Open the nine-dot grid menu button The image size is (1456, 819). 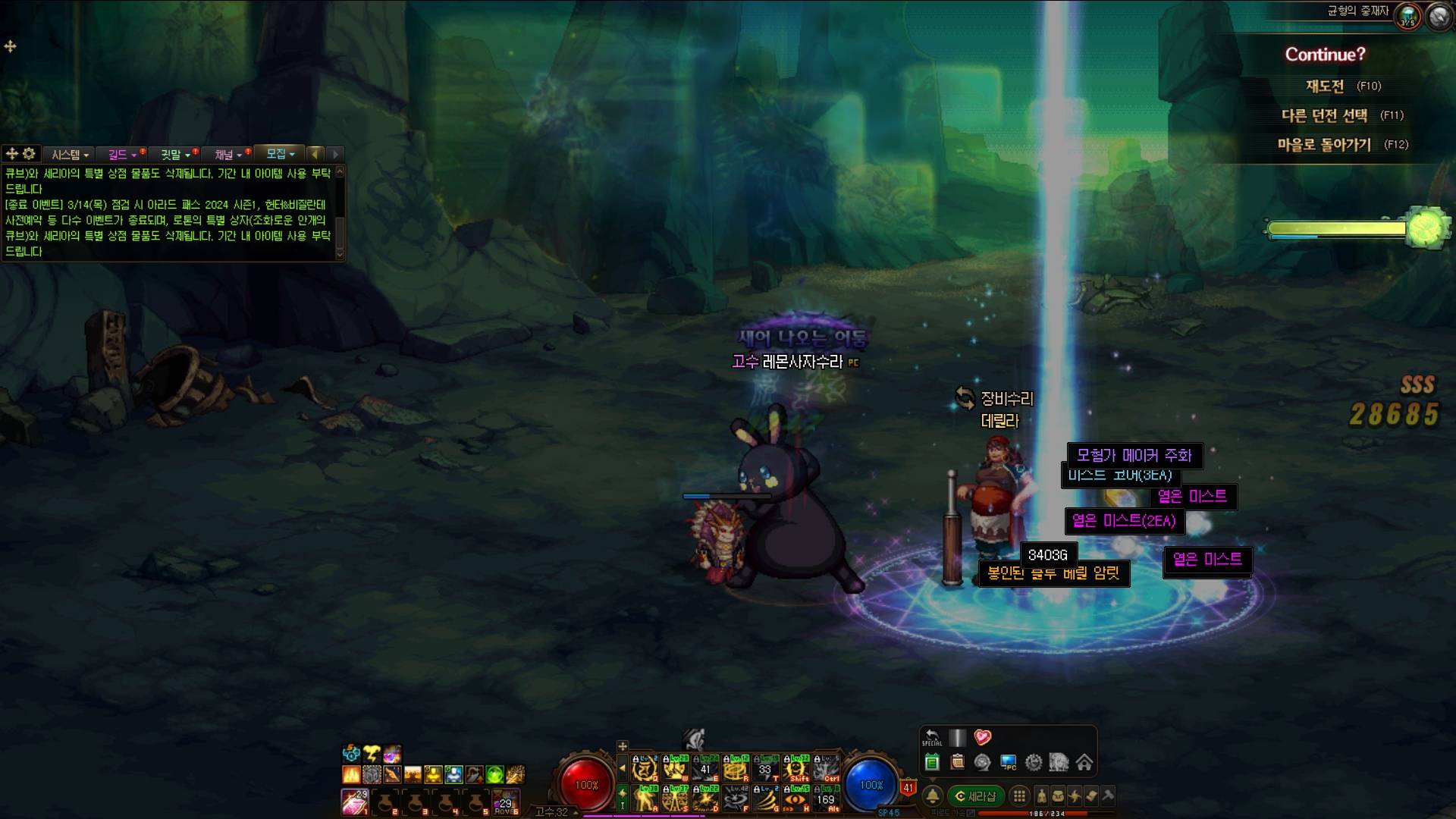[x=1020, y=796]
